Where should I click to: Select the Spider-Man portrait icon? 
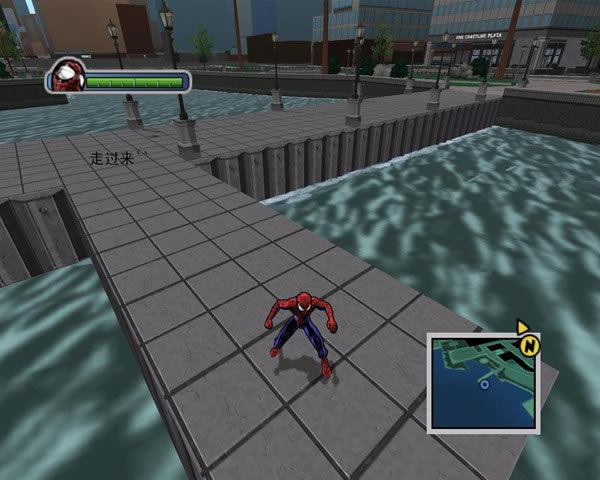click(x=69, y=76)
